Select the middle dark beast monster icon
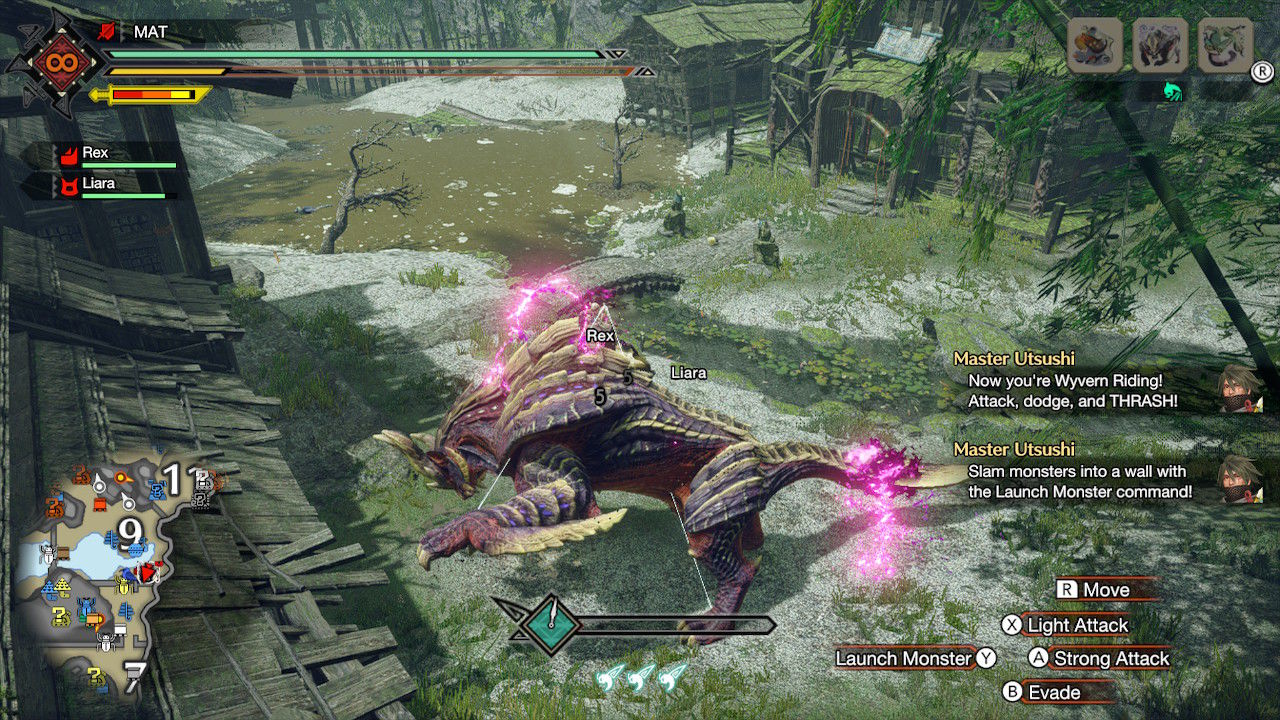Image resolution: width=1280 pixels, height=720 pixels. coord(1160,46)
